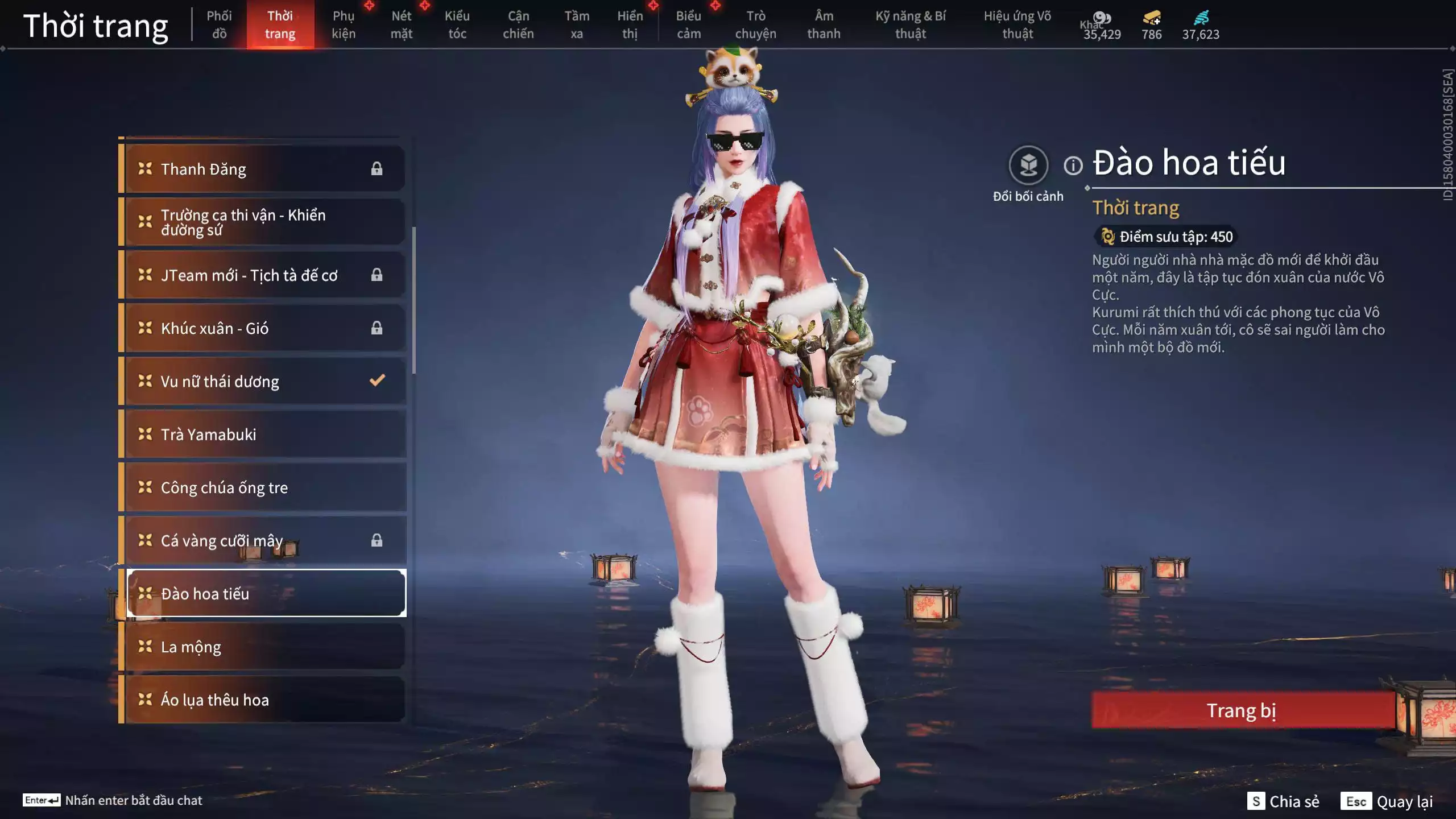Equip outfit with the Trang bị button
The width and height of the screenshot is (1456, 819).
coord(1242,710)
